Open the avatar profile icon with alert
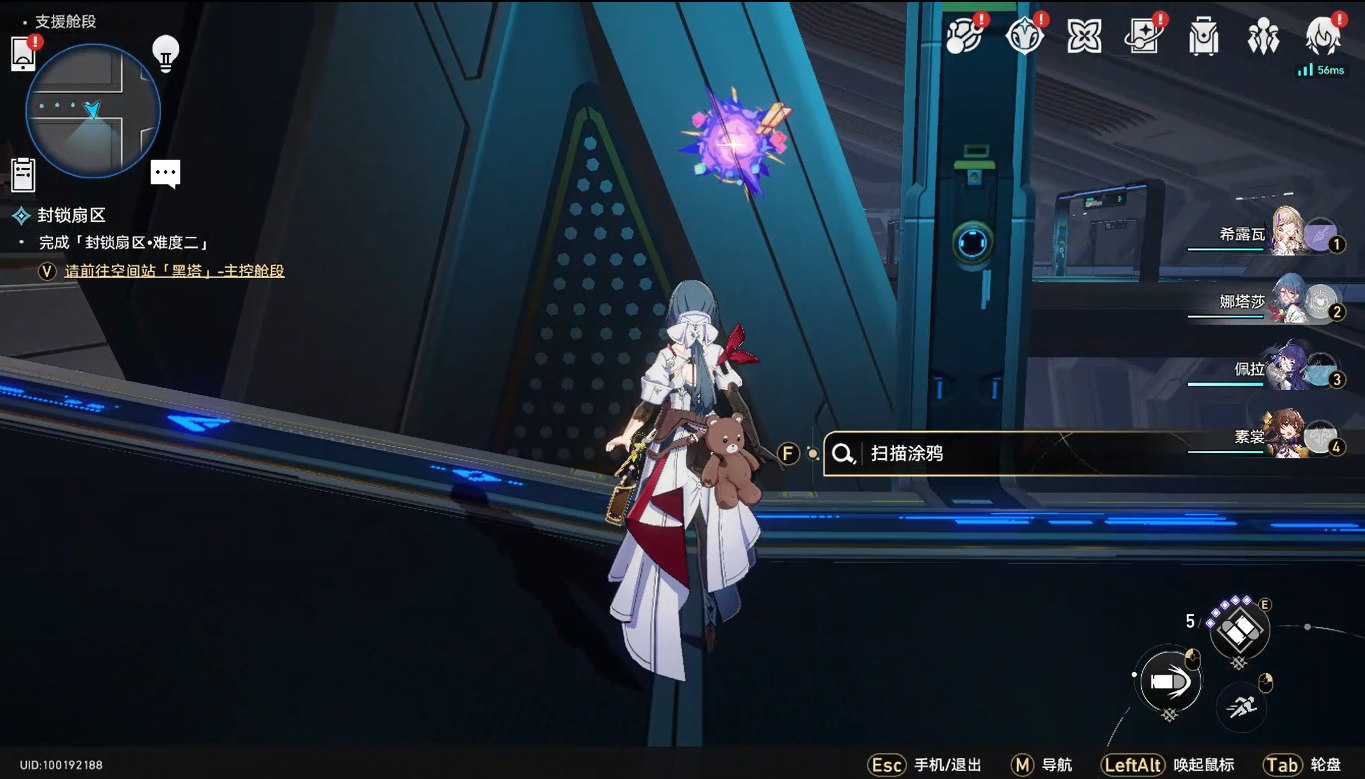This screenshot has width=1365, height=779. 1323,37
